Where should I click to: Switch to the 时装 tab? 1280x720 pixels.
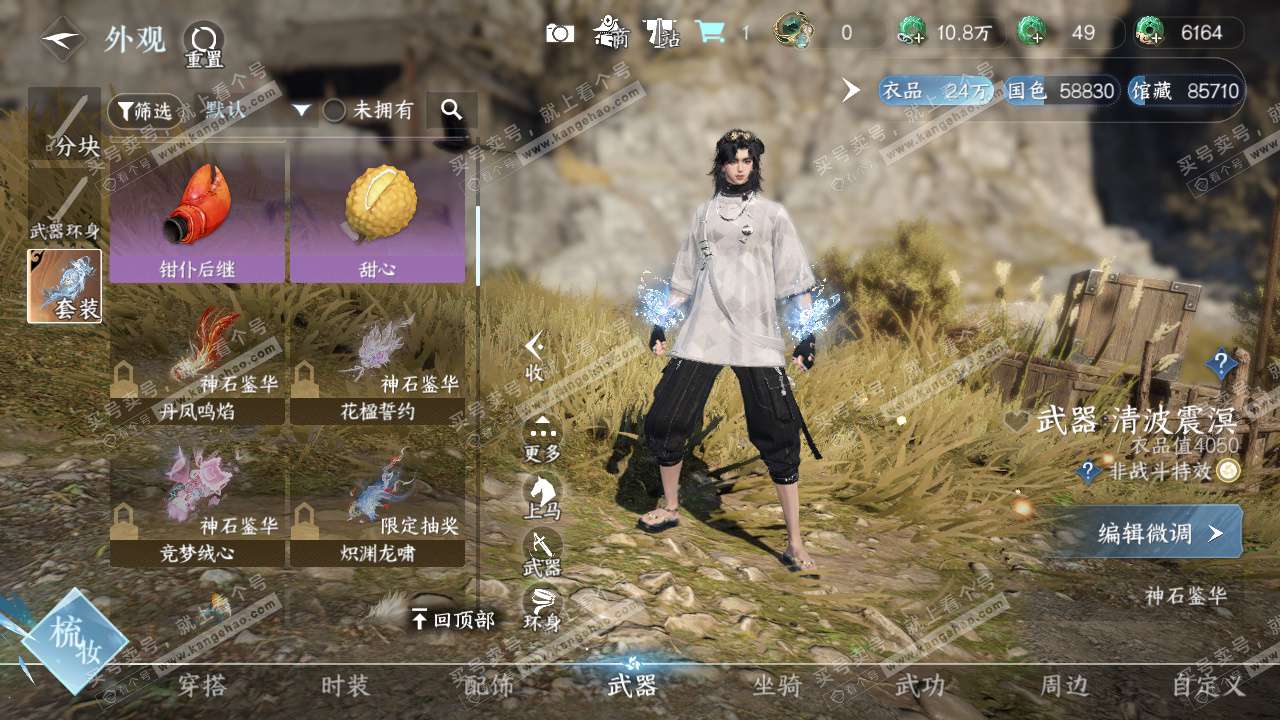[x=345, y=686]
